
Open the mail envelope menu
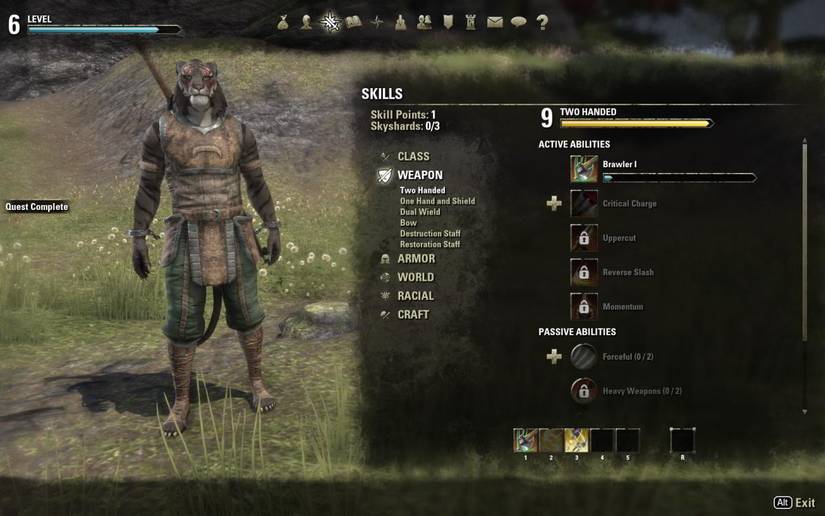[495, 22]
